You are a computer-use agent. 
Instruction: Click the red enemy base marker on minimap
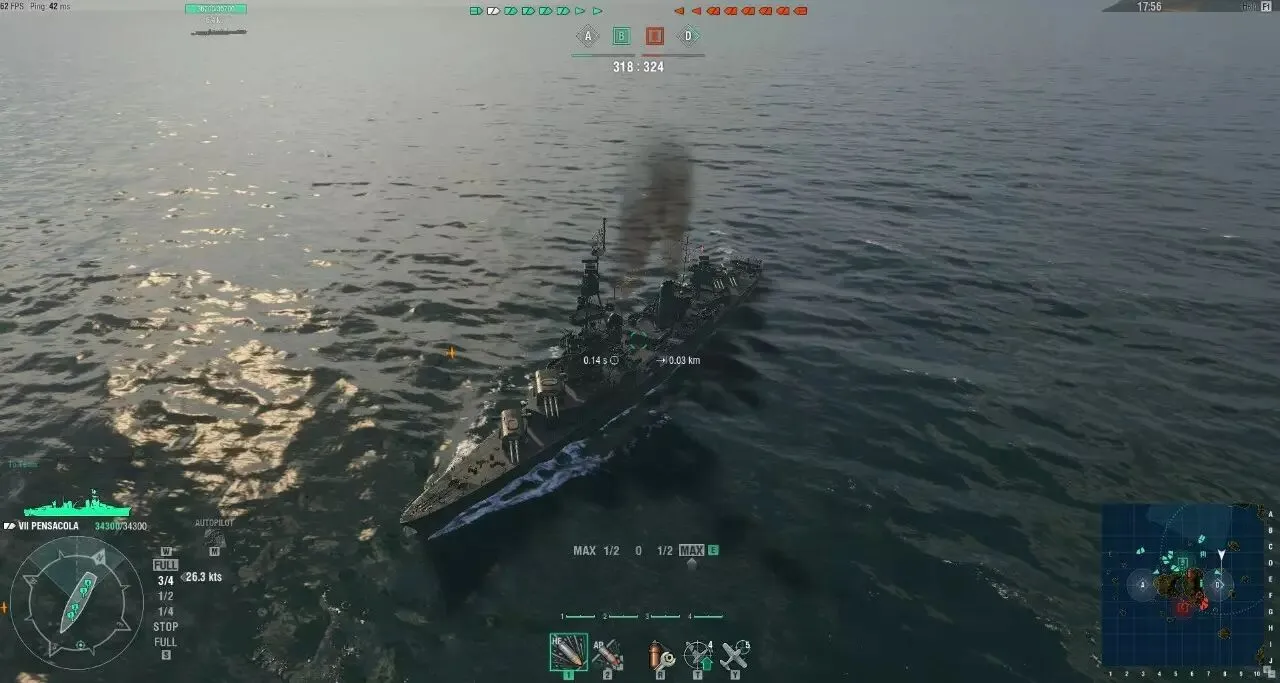coord(1183,607)
